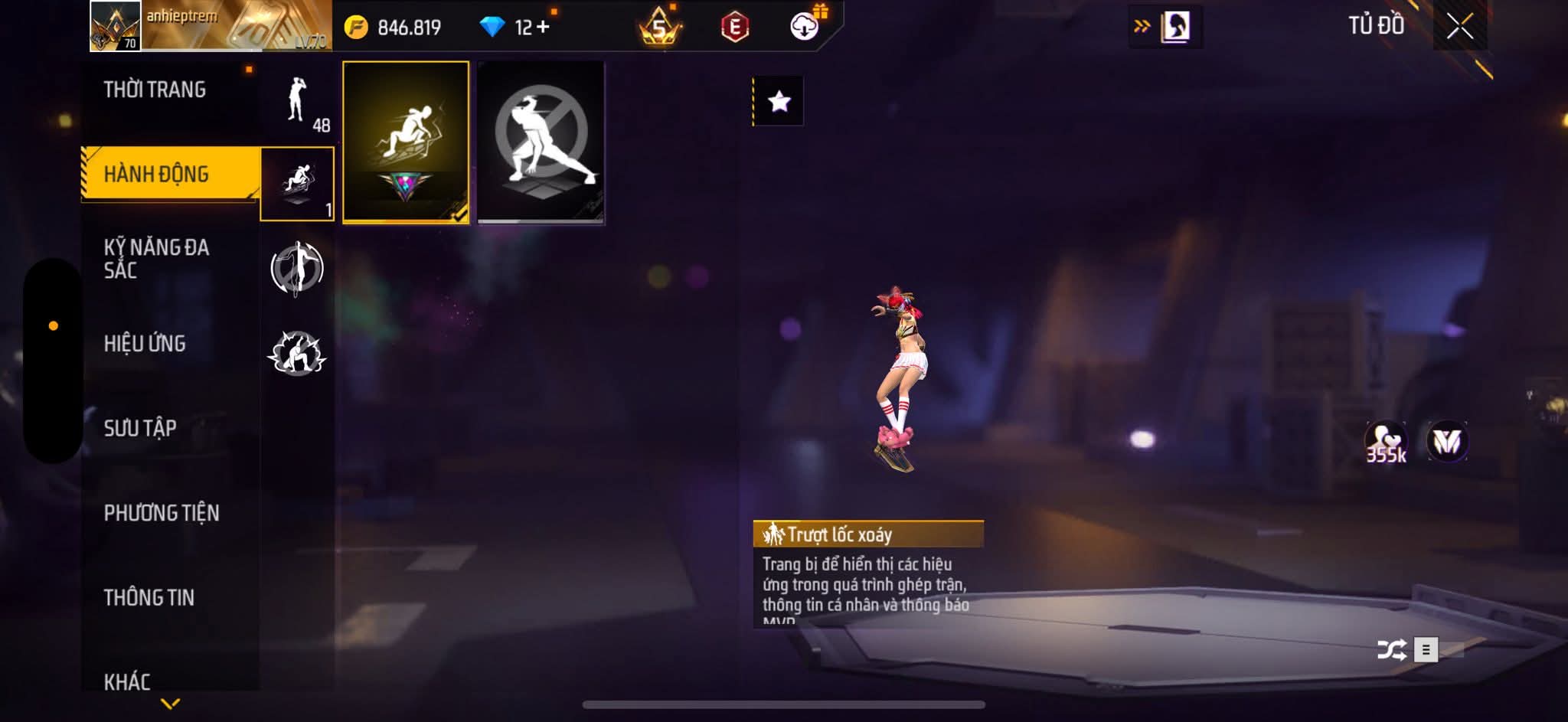Viewport: 1568px width, 722px height.
Task: Click the purple V badge icon
Action: click(x=1446, y=442)
